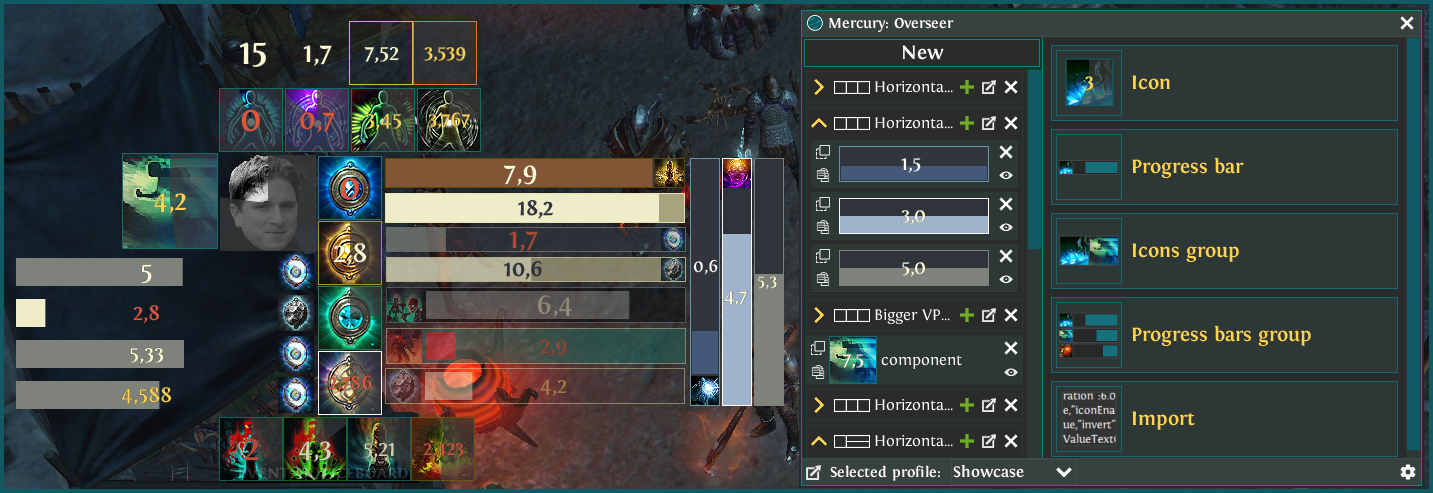This screenshot has width=1433, height=493.
Task: Add a component to Bigger VP group
Action: coord(967,315)
